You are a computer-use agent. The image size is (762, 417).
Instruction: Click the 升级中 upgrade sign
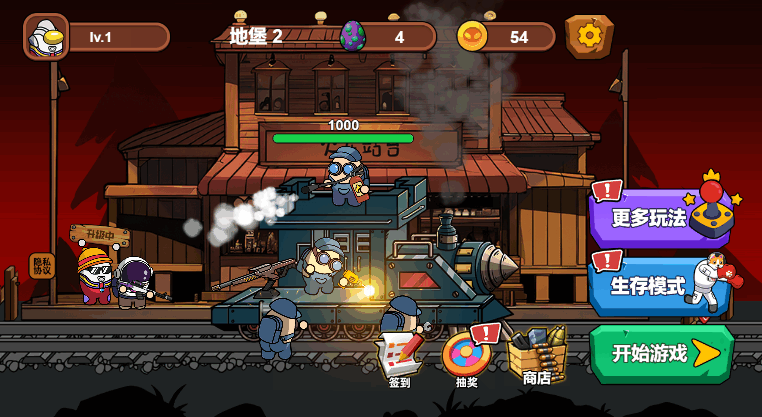click(100, 235)
